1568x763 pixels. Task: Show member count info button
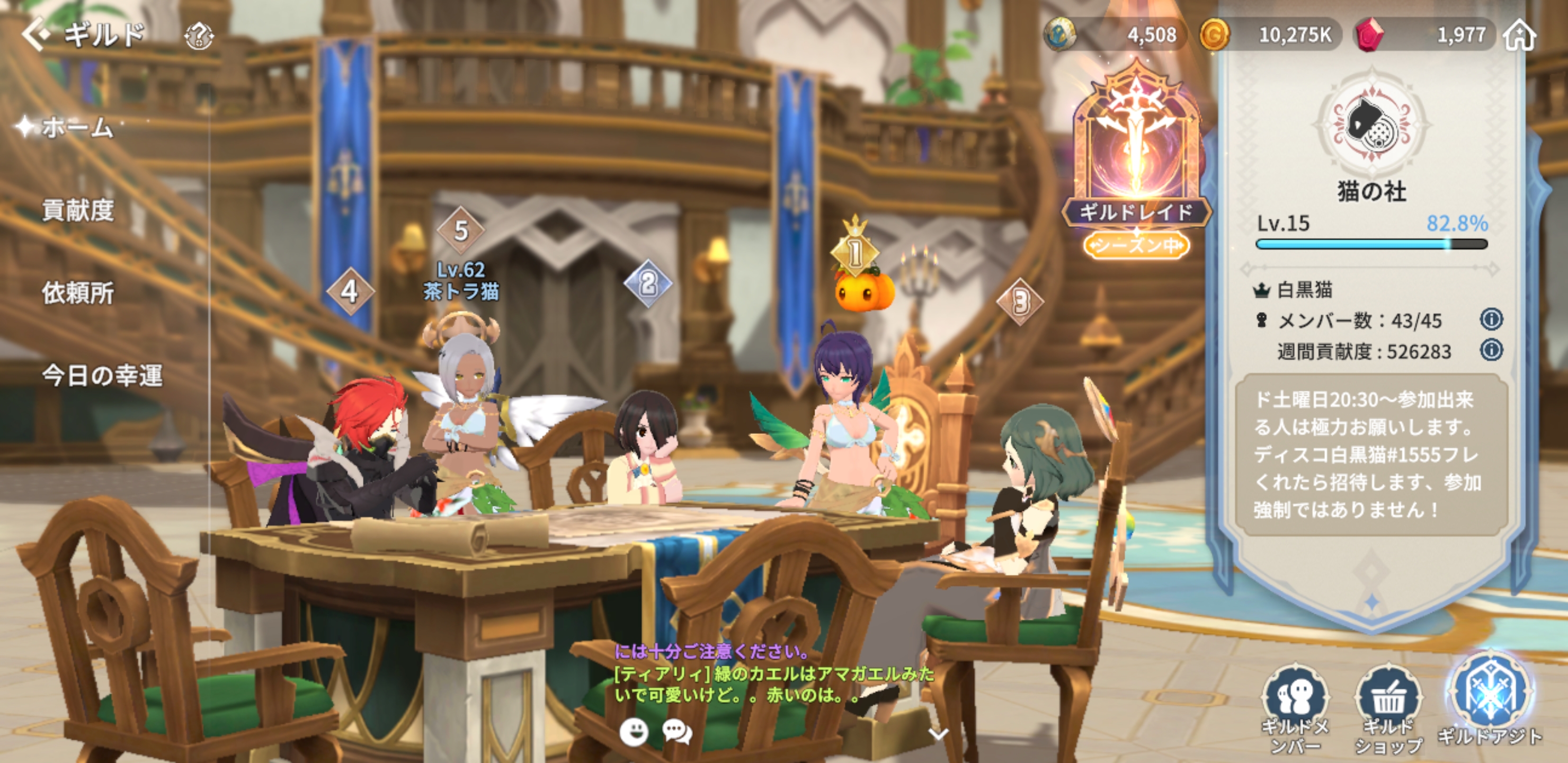(x=1491, y=320)
